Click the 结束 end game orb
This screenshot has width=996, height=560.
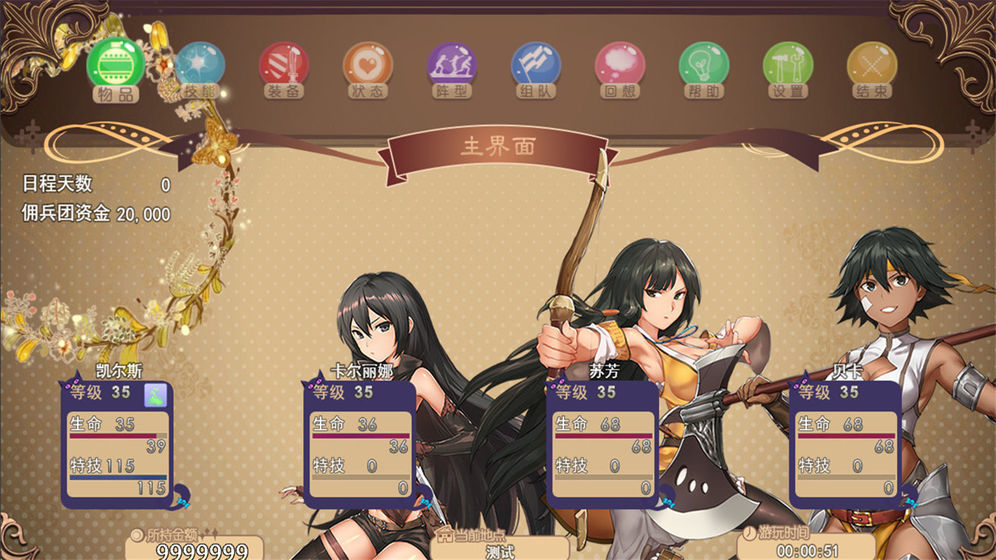(x=872, y=66)
